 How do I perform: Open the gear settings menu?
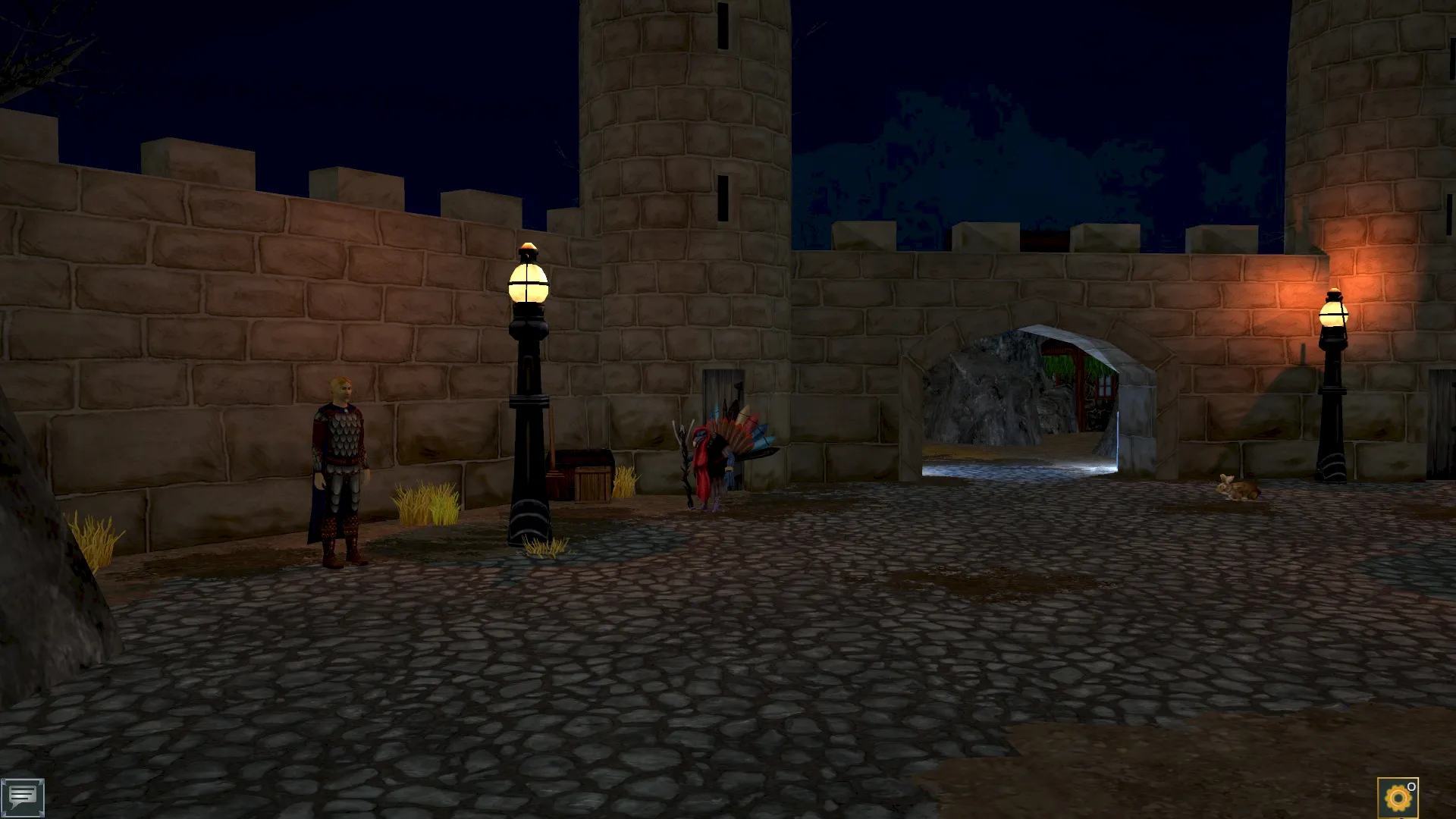coord(1397,798)
